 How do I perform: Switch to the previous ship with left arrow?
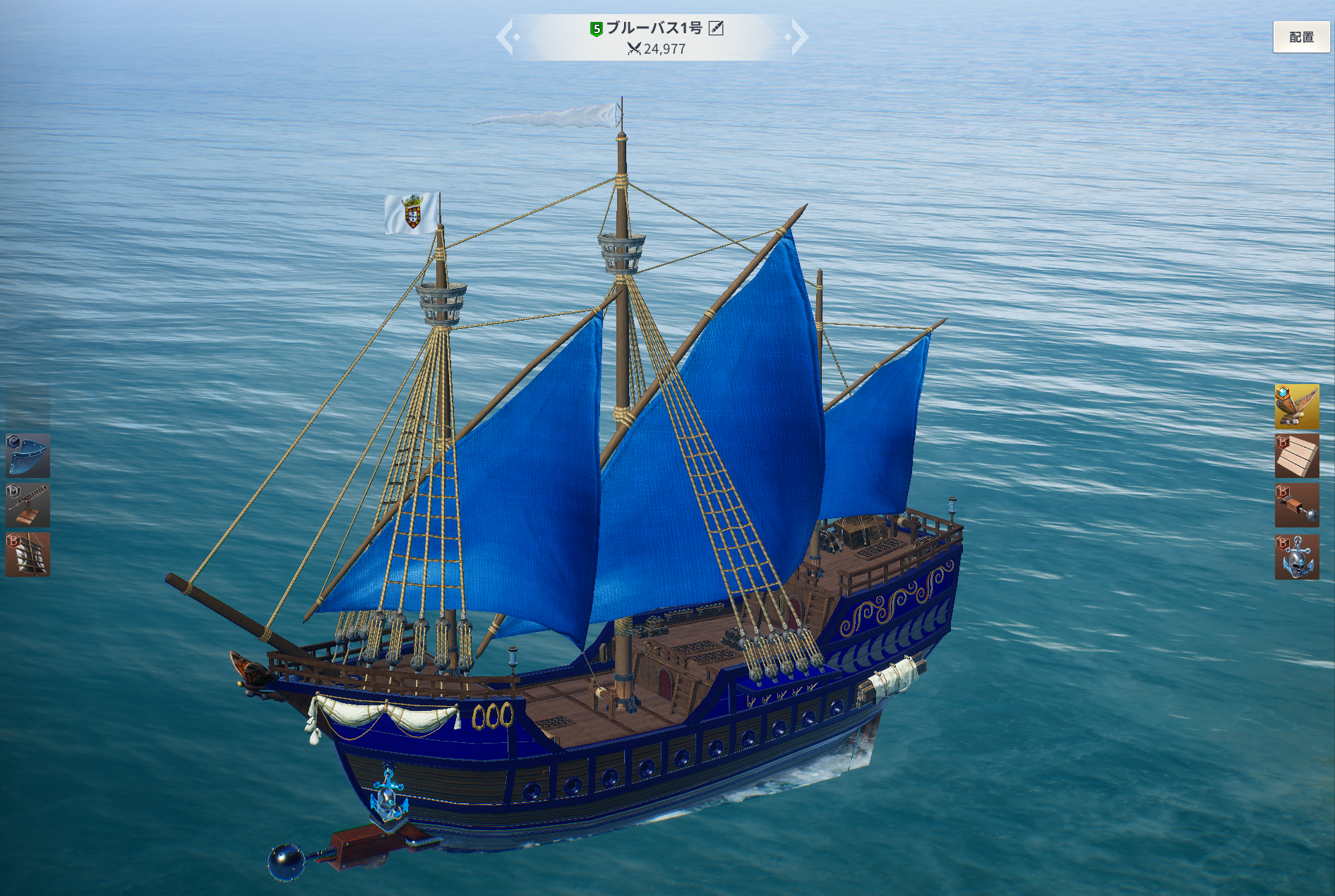[505, 37]
